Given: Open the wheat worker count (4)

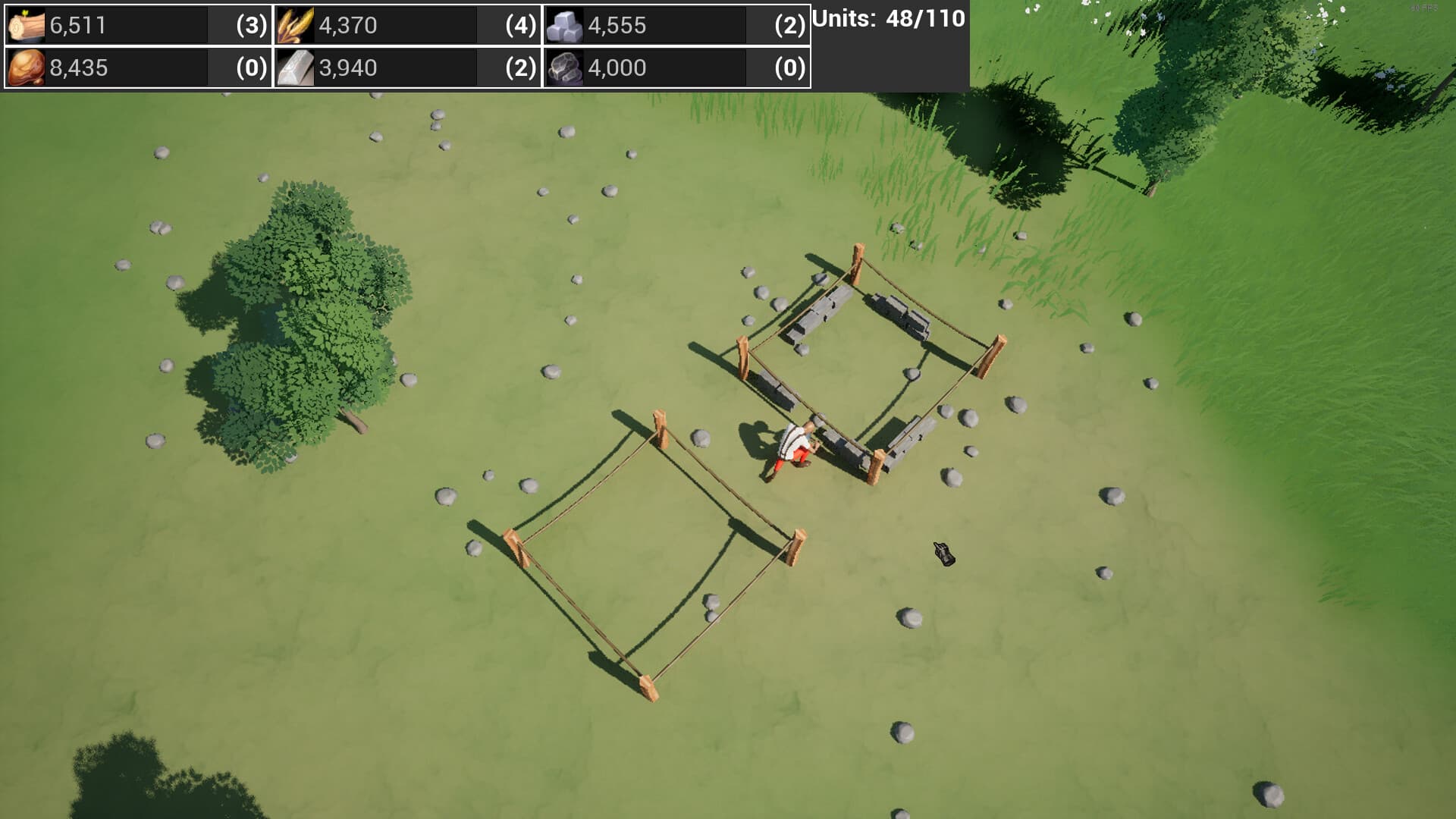Looking at the screenshot, I should (519, 25).
